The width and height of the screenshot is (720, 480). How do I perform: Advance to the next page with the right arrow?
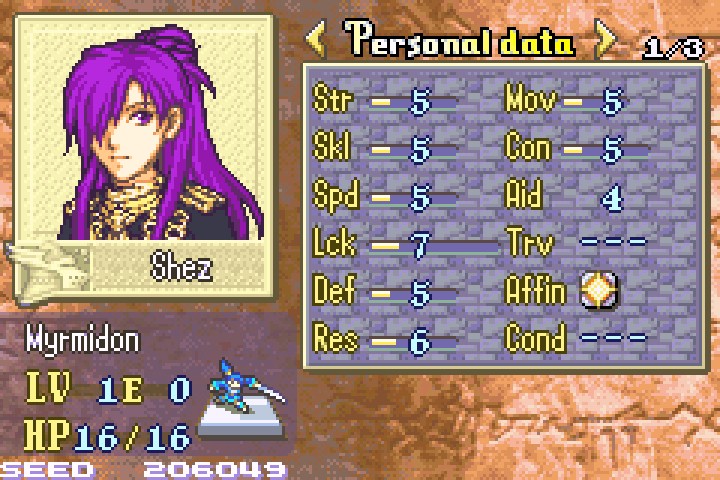tap(606, 41)
